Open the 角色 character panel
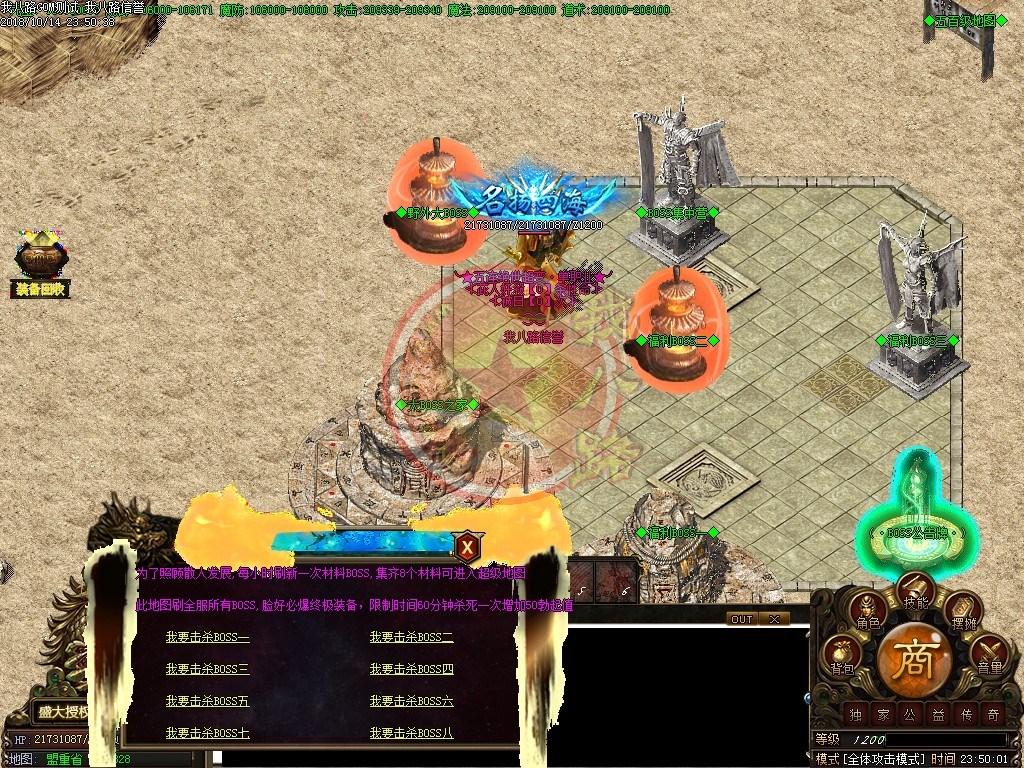1024x768 pixels. pyautogui.click(x=867, y=611)
